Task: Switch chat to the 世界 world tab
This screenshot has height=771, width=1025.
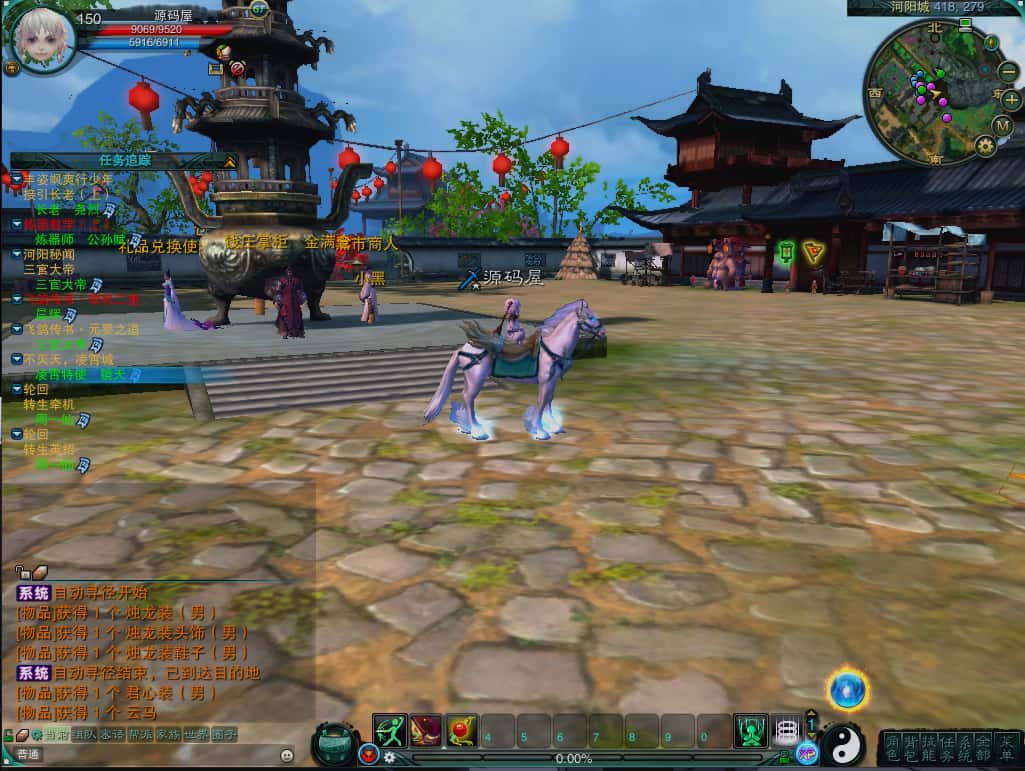Action: [196, 735]
